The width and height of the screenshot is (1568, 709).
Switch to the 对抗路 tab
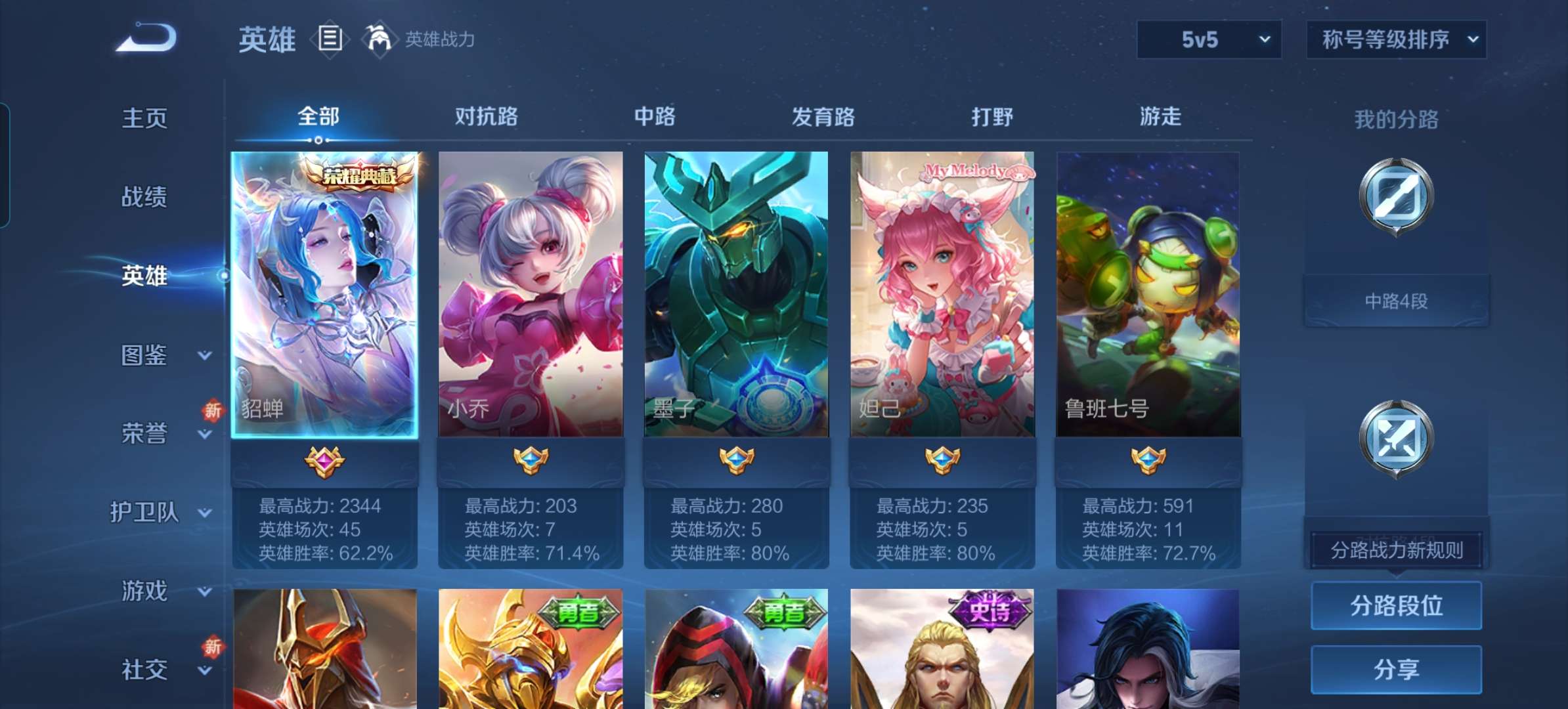point(485,117)
